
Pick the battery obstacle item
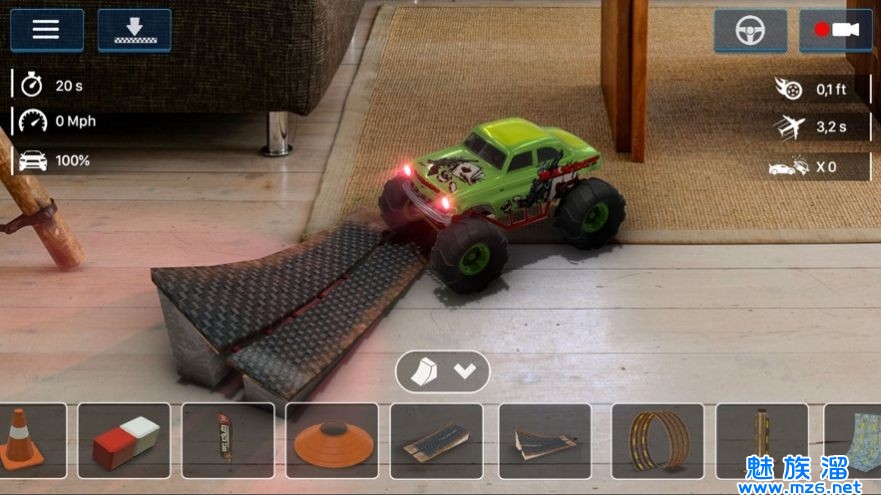[228, 440]
